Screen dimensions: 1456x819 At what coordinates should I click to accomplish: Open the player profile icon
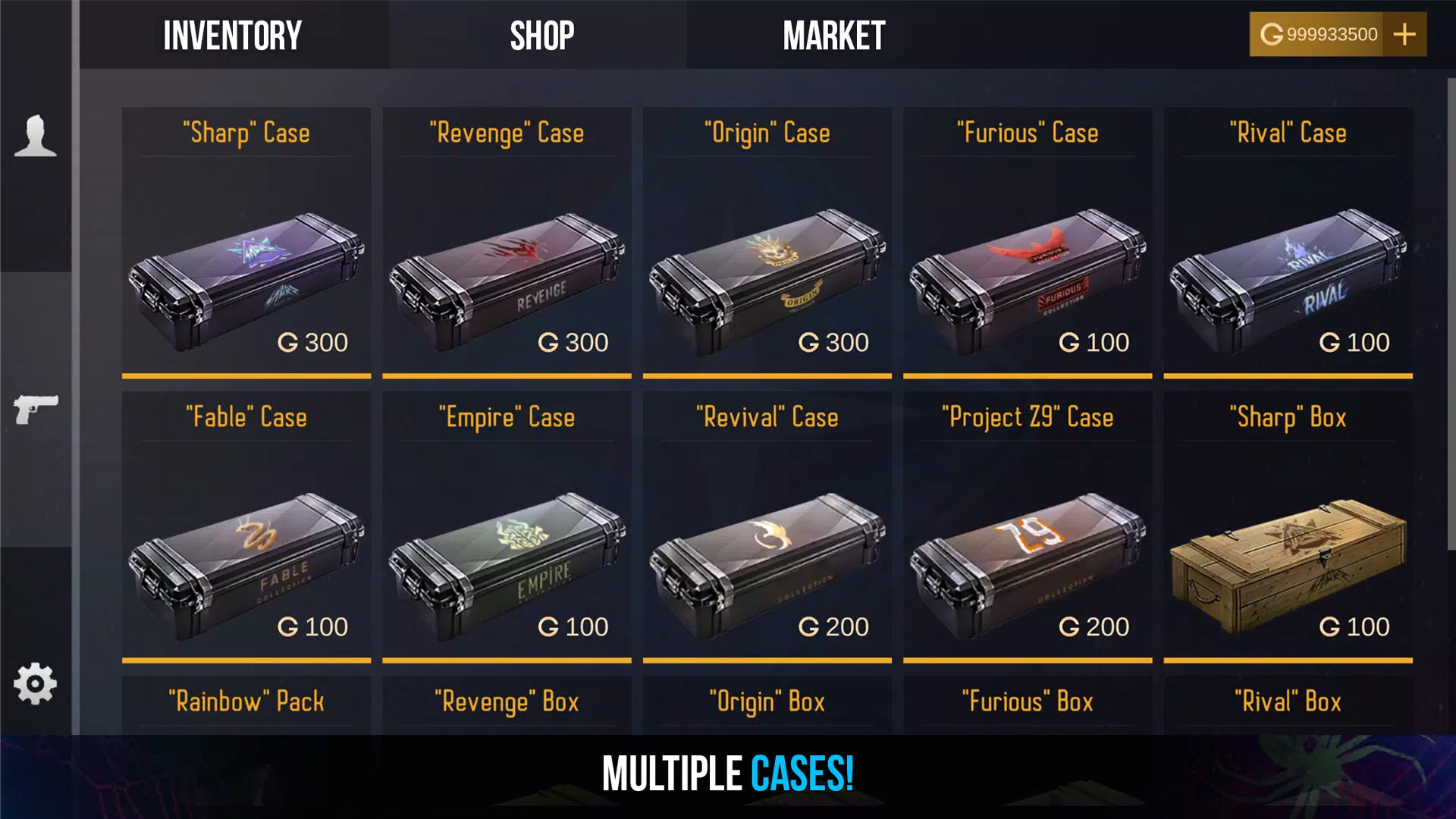(36, 136)
